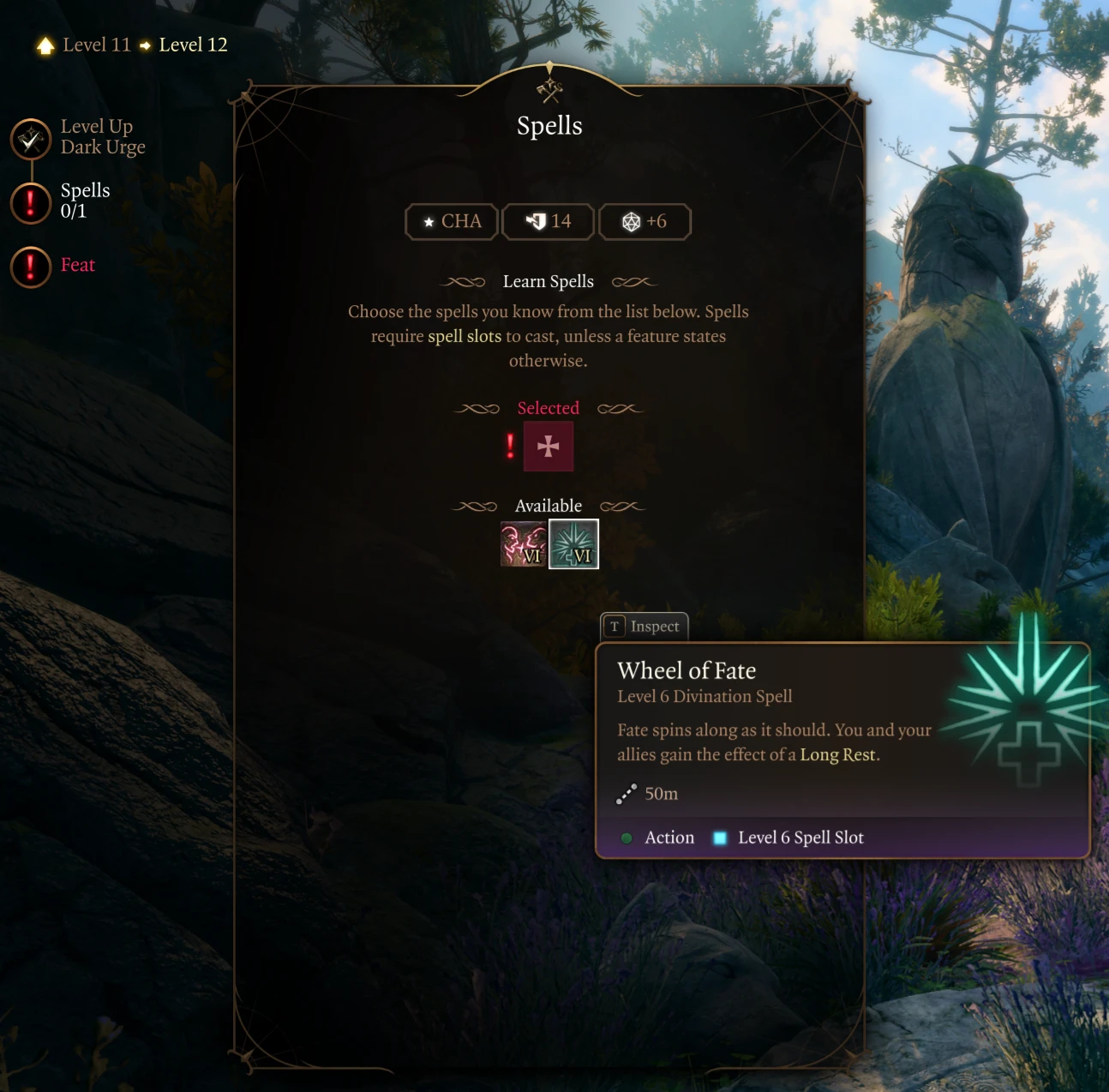This screenshot has height=1092, width=1109.
Task: Click the empty selected spell slot
Action: pos(549,447)
